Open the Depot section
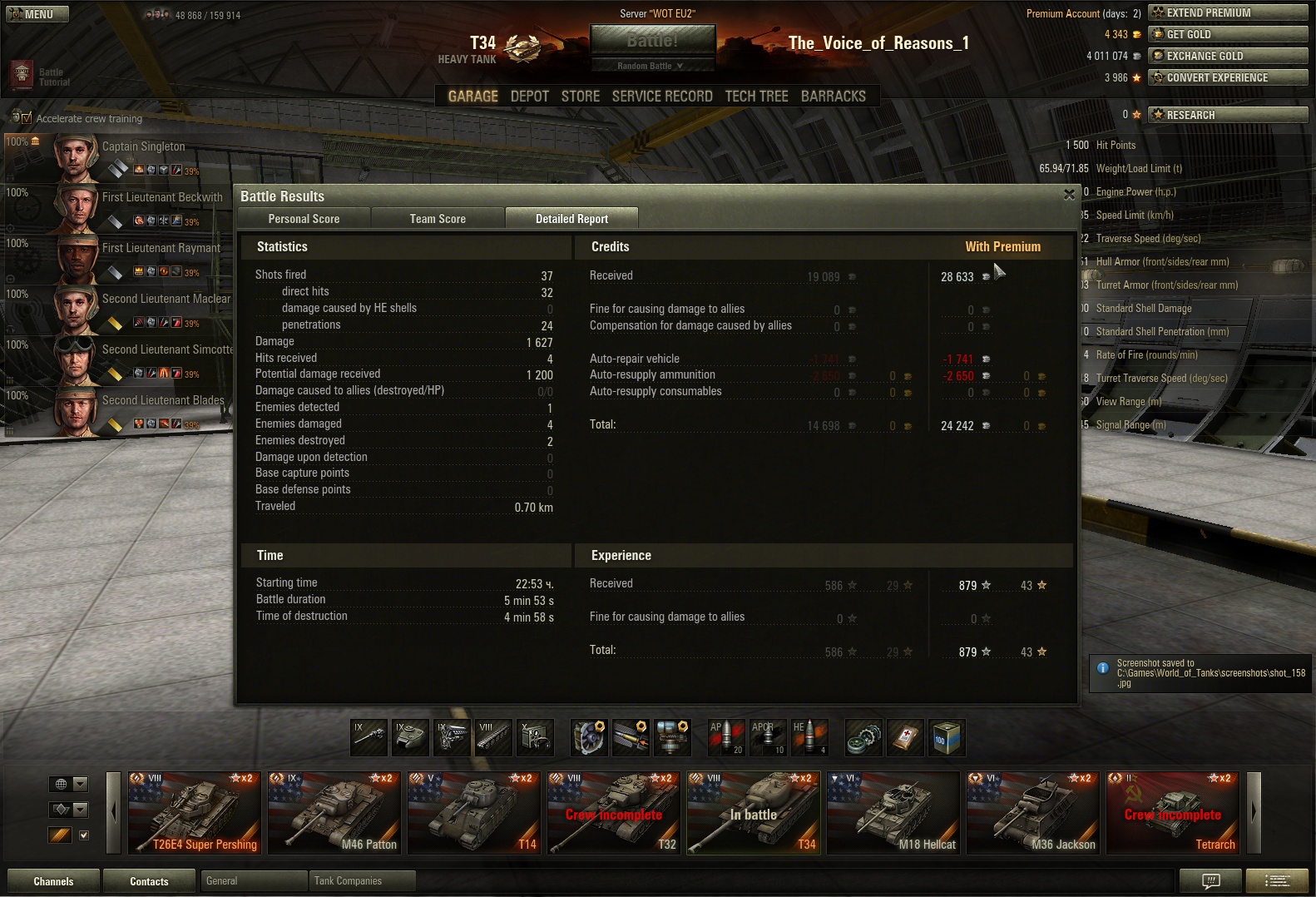The image size is (1316, 897). [530, 97]
